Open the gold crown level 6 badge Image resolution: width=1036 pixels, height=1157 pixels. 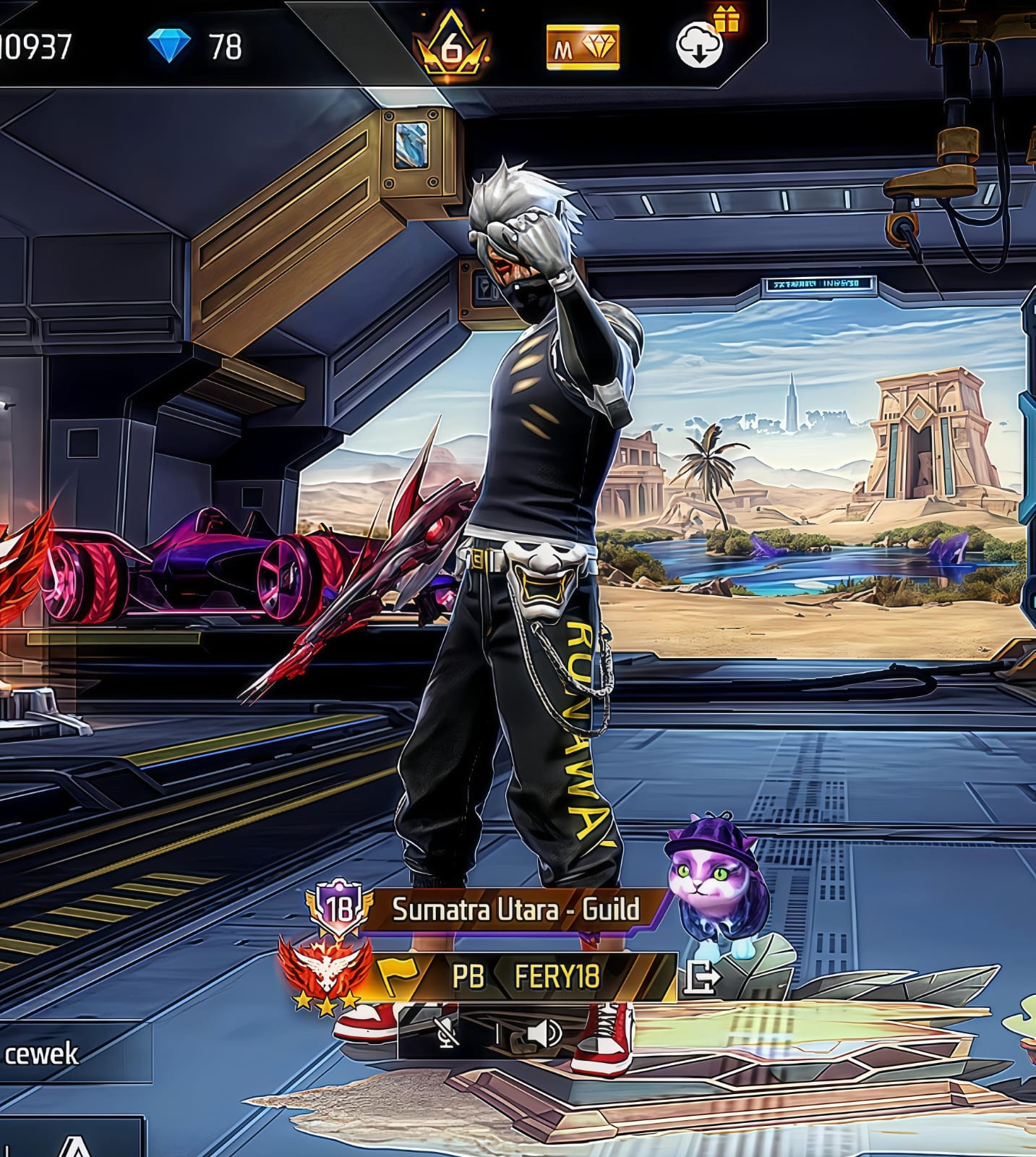coord(451,46)
